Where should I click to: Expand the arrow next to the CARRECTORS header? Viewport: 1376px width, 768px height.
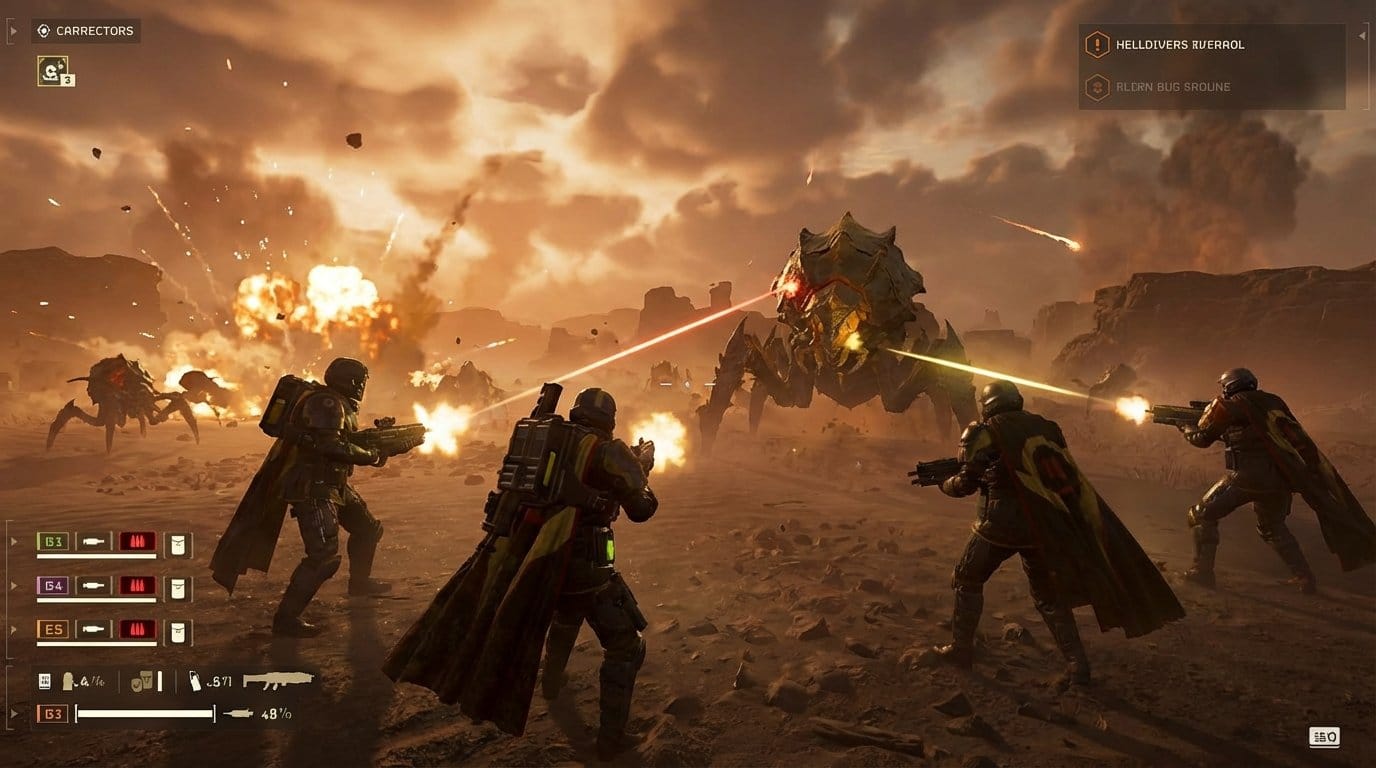[x=12, y=30]
